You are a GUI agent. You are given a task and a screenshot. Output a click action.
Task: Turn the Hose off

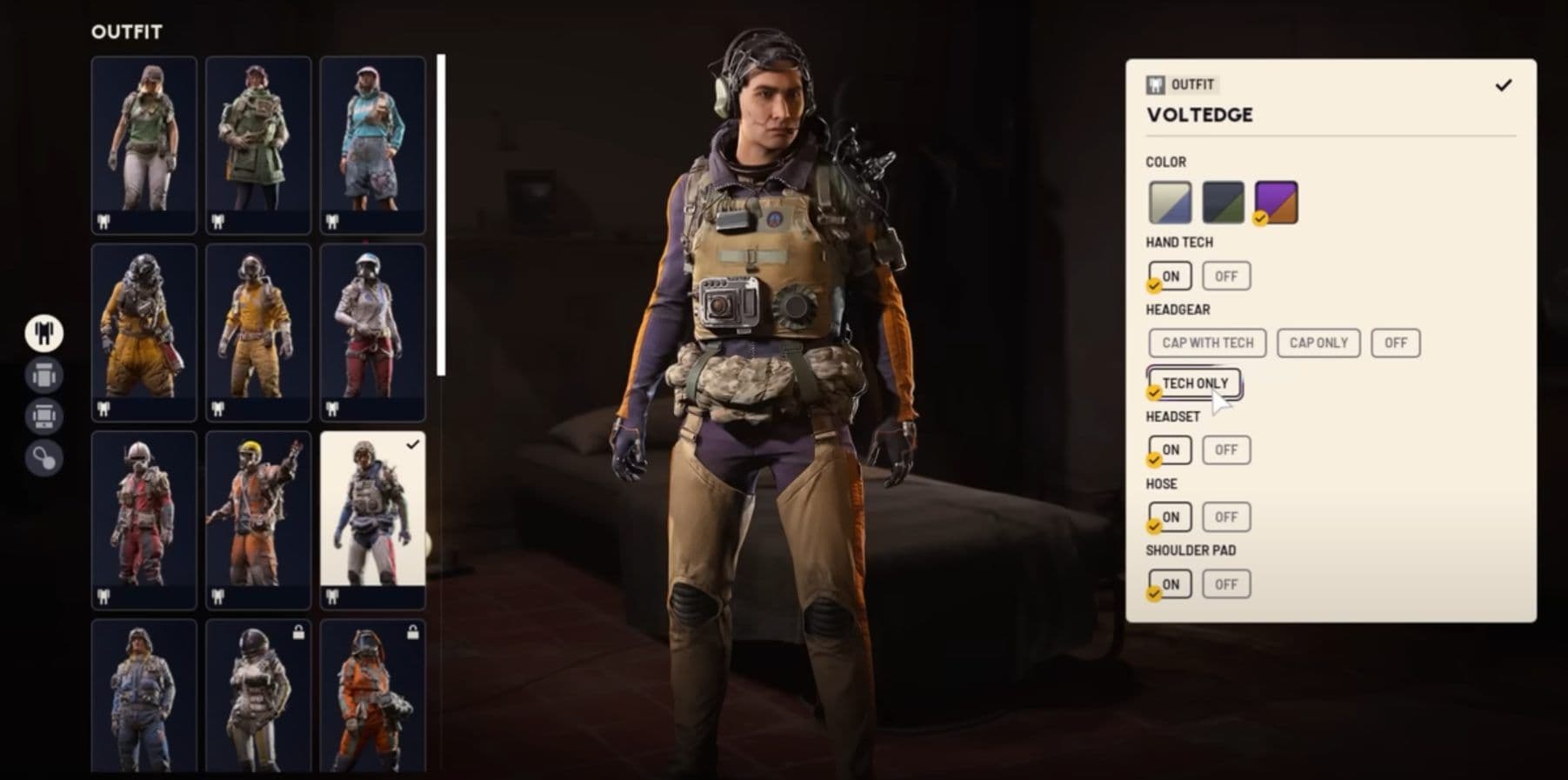pos(1225,517)
